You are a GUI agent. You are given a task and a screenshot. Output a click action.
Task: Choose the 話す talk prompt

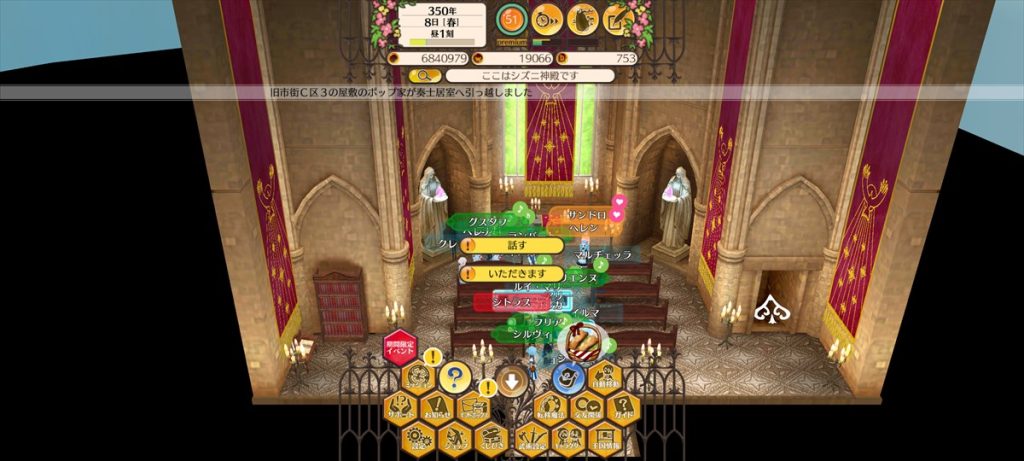click(511, 245)
